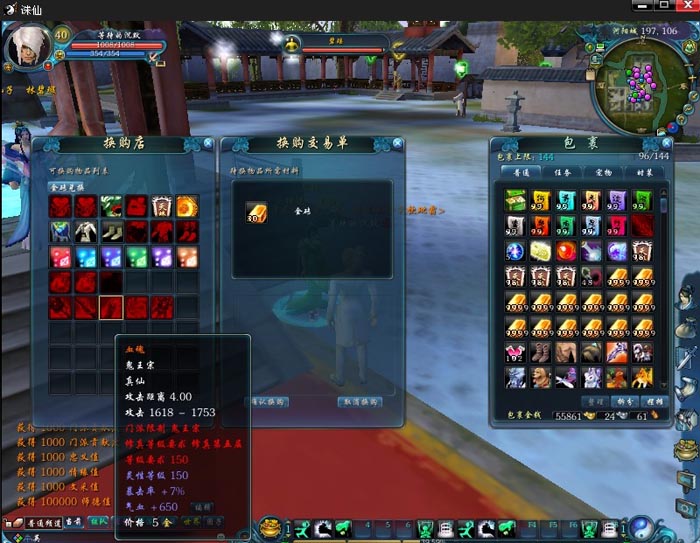Viewport: 700px width, 543px height.
Task: Select the green dragon item in shop
Action: [112, 207]
